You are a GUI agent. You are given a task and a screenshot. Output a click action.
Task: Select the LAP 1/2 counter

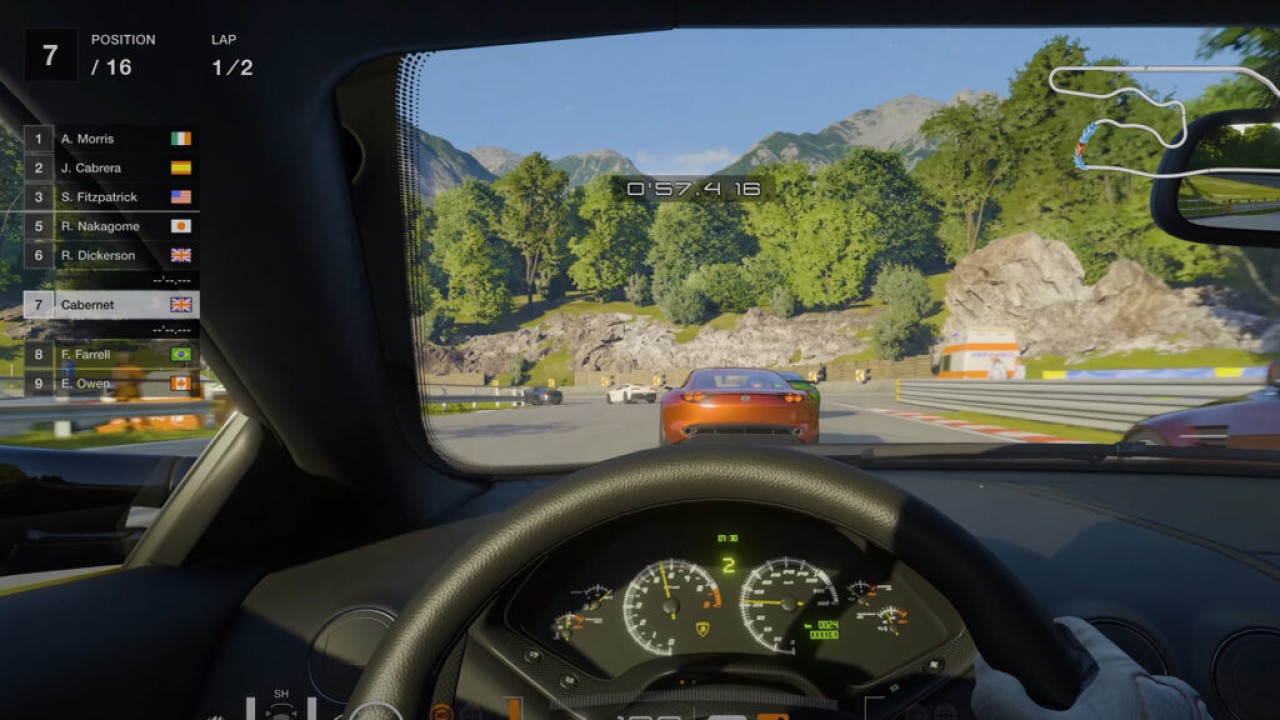(x=230, y=55)
